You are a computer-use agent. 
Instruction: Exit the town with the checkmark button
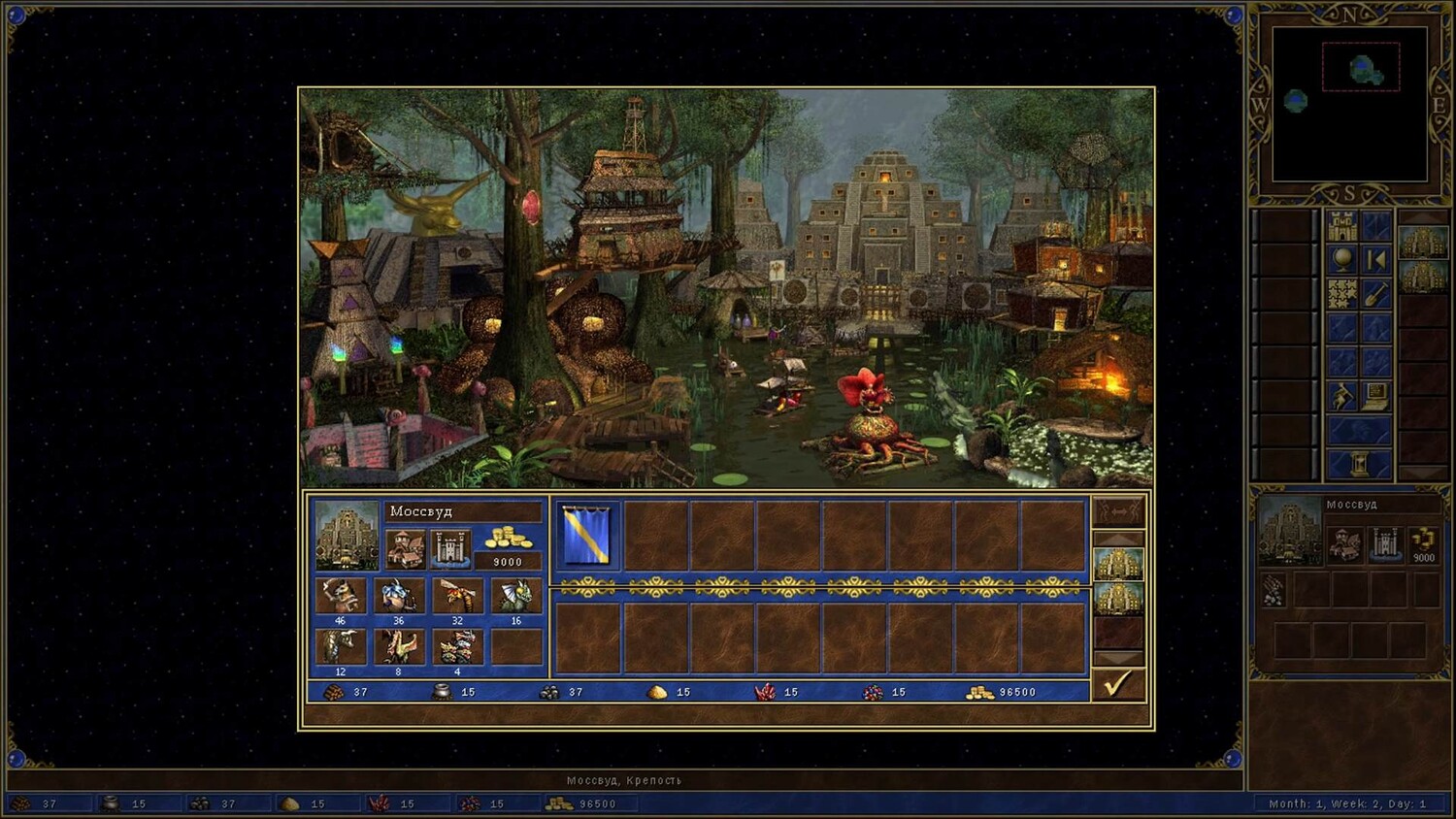[1118, 684]
